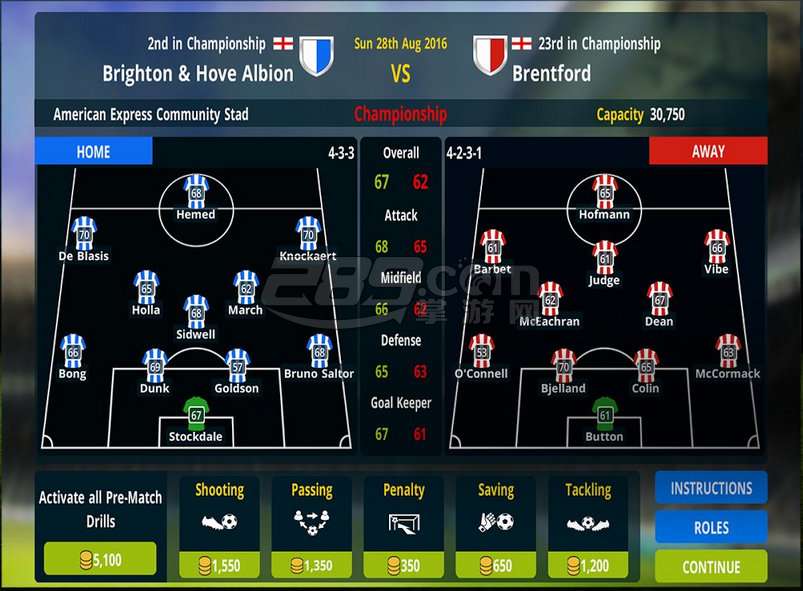803x591 pixels.
Task: Buy the Tackling drill
Action: coord(588,565)
